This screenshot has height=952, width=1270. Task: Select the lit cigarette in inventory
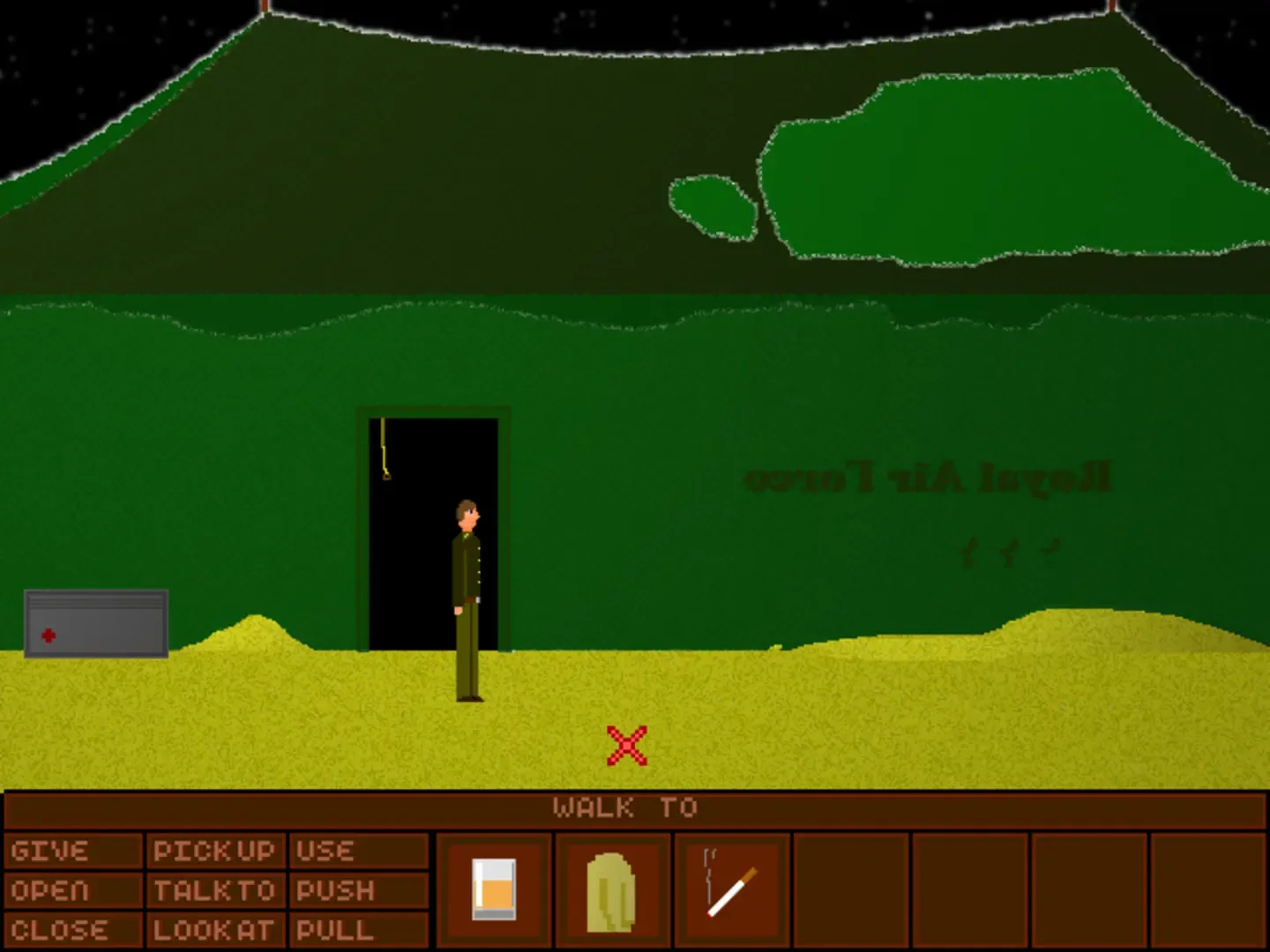point(732,890)
